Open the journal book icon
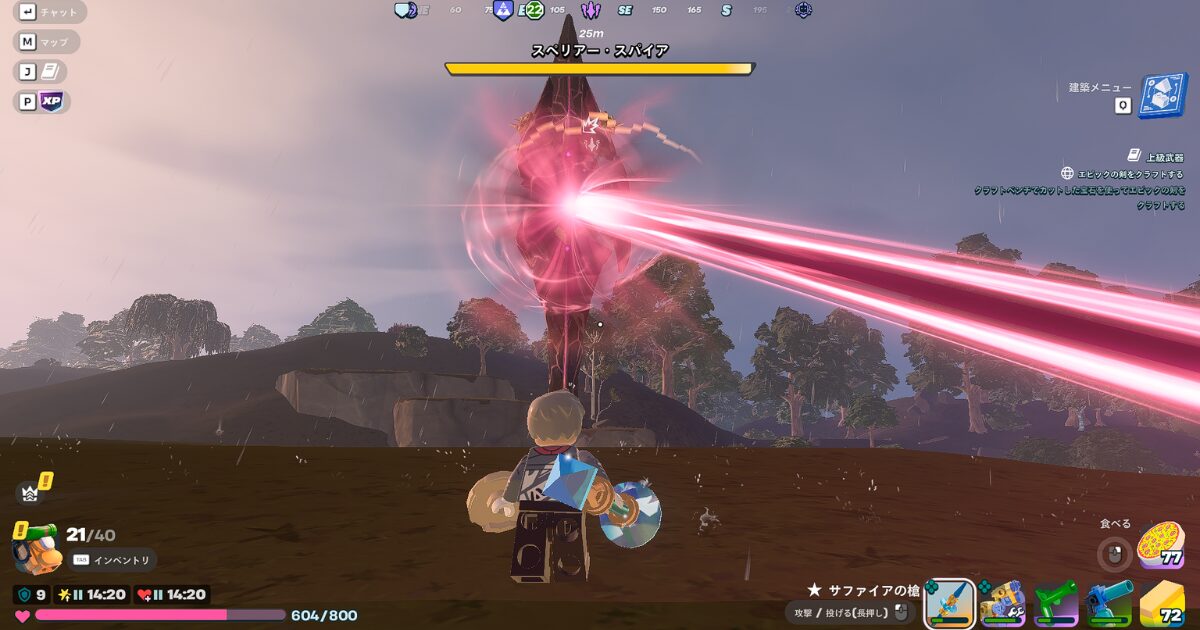The image size is (1200, 630). pyautogui.click(x=52, y=71)
